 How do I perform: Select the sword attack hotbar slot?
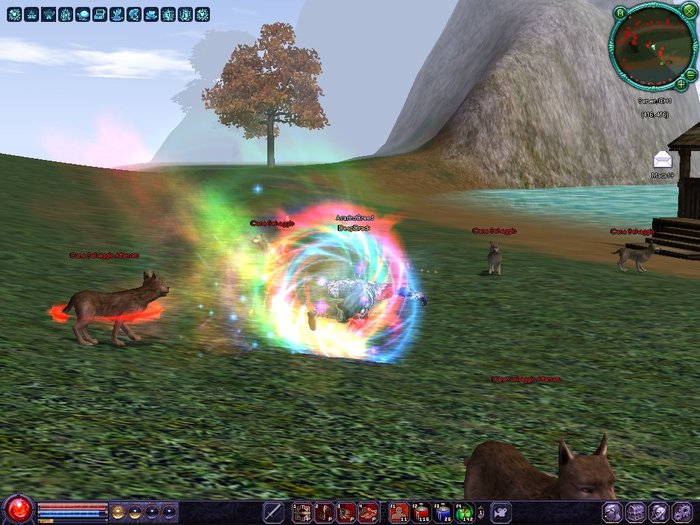tap(273, 512)
